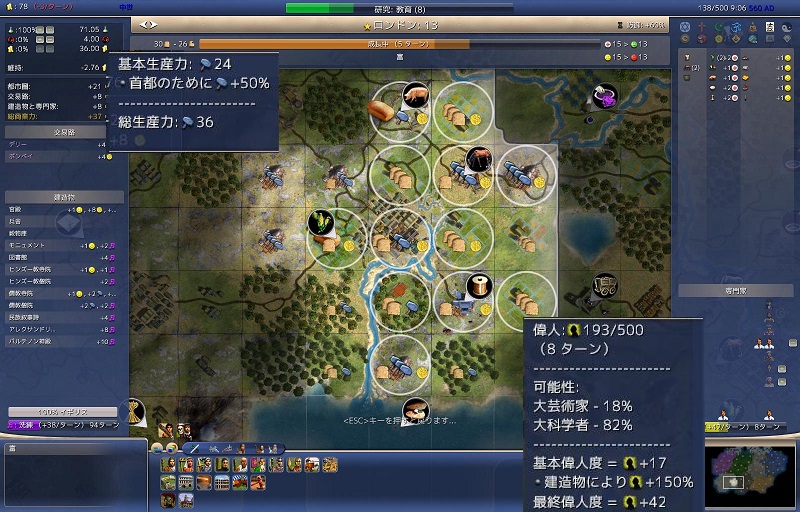Select the wheat resource tile icon

click(322, 219)
